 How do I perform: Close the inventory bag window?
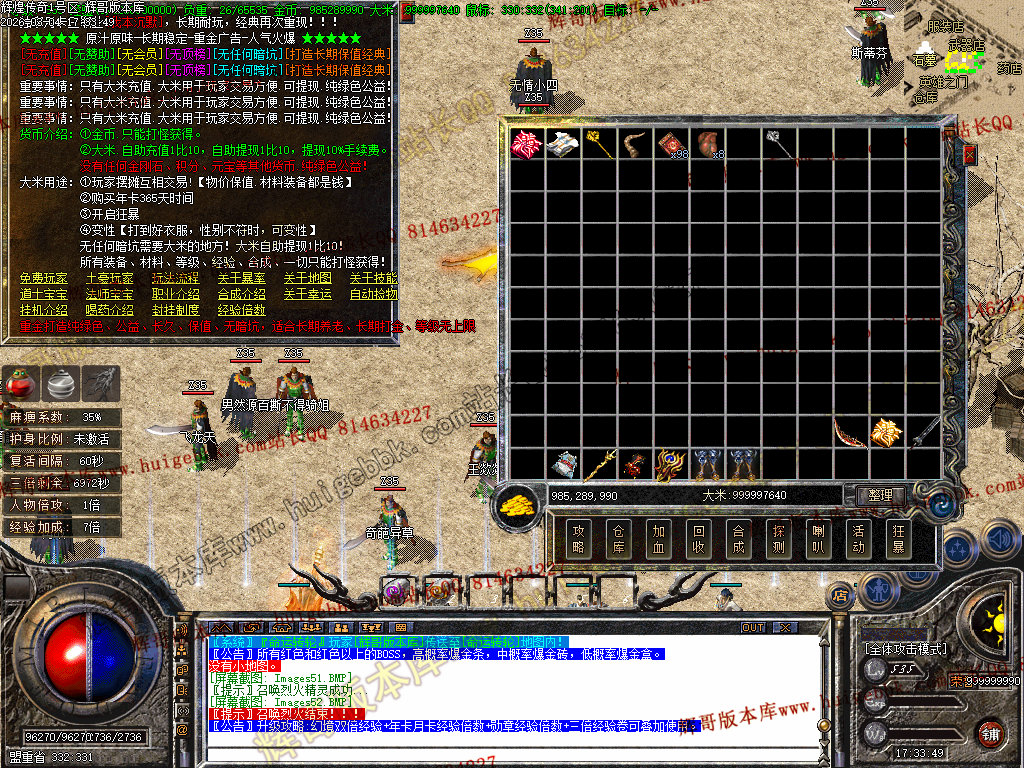click(968, 155)
